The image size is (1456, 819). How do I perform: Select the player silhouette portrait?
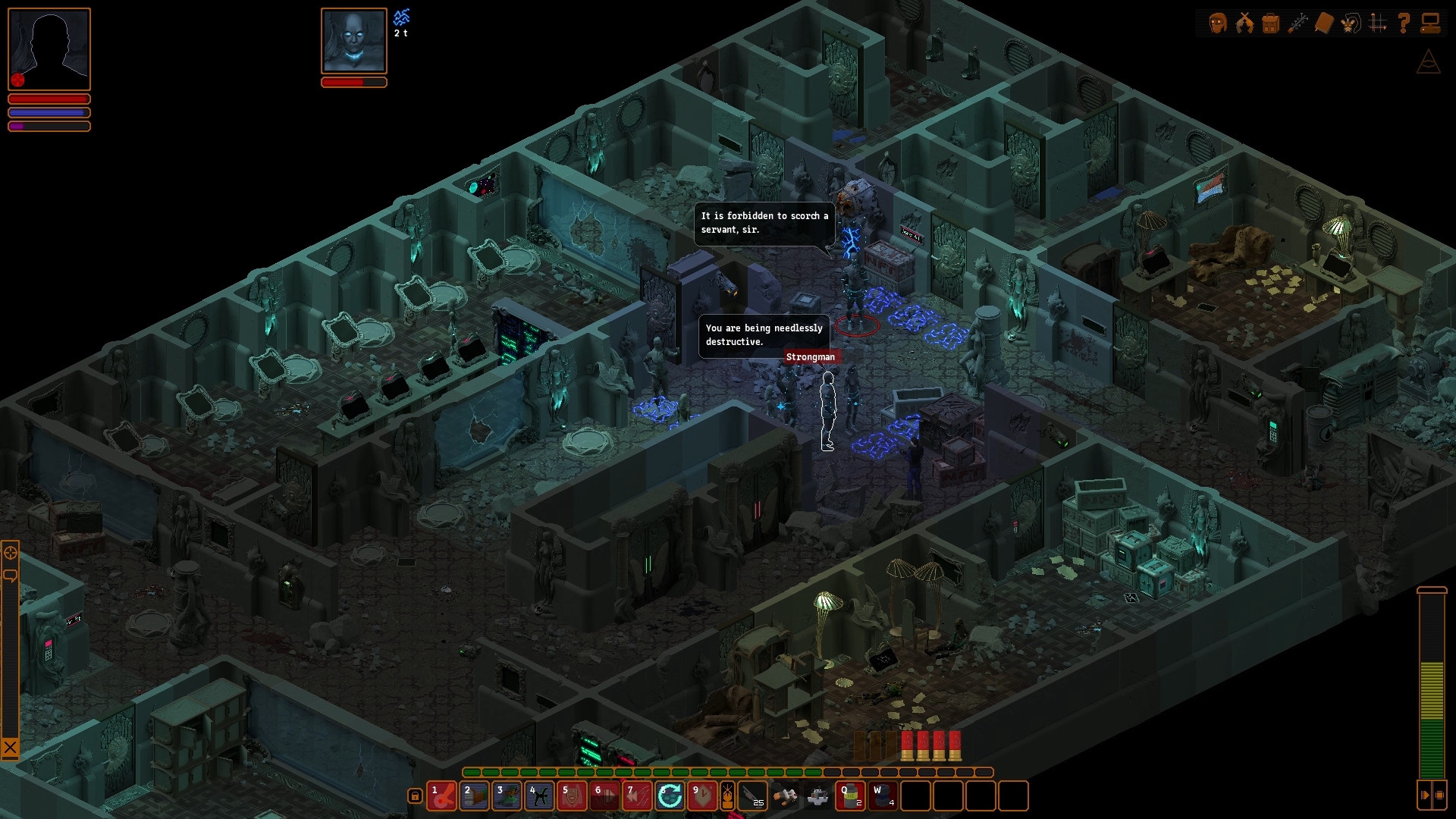coord(49,49)
